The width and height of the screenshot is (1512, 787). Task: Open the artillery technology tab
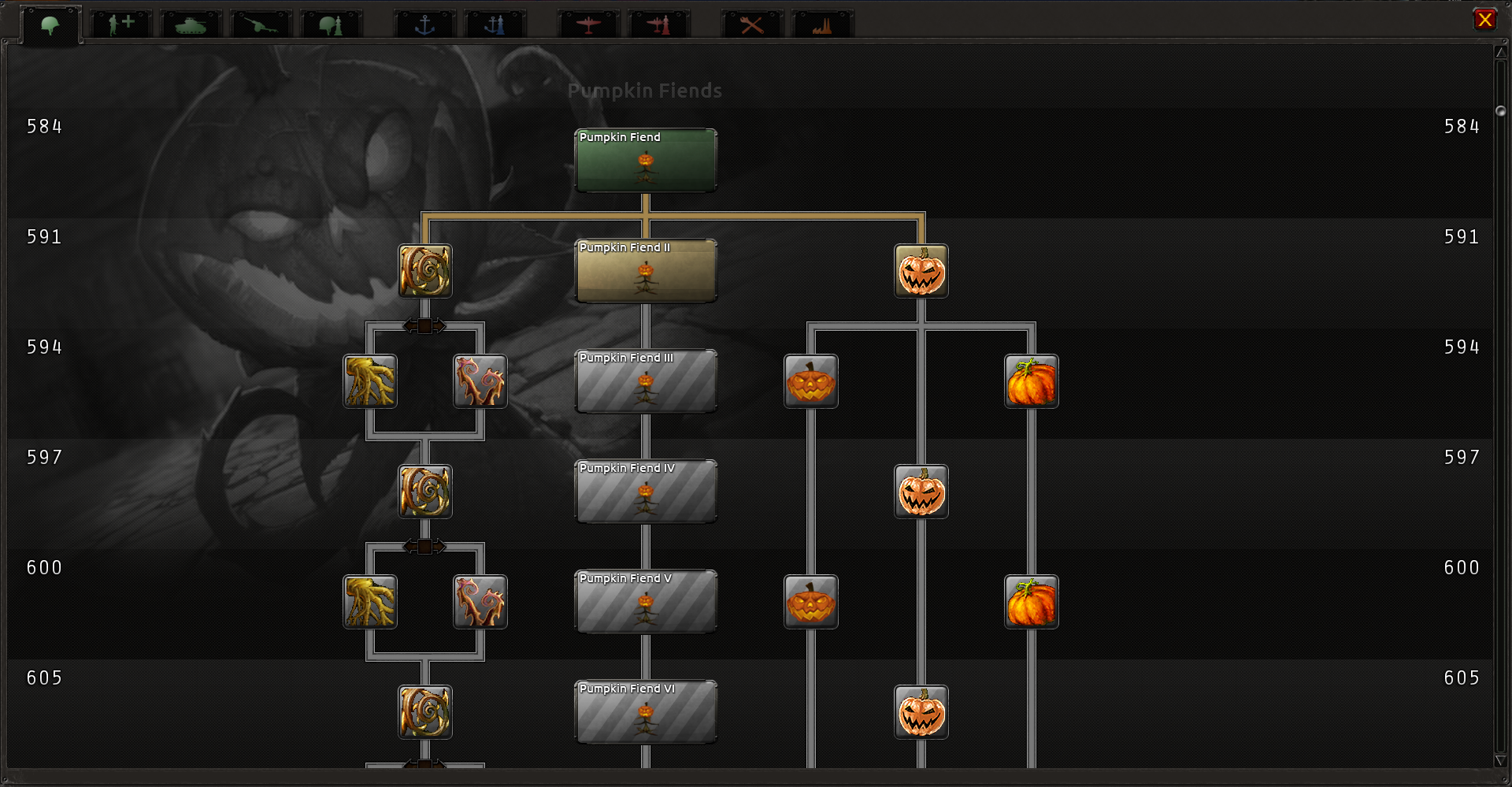[261, 24]
